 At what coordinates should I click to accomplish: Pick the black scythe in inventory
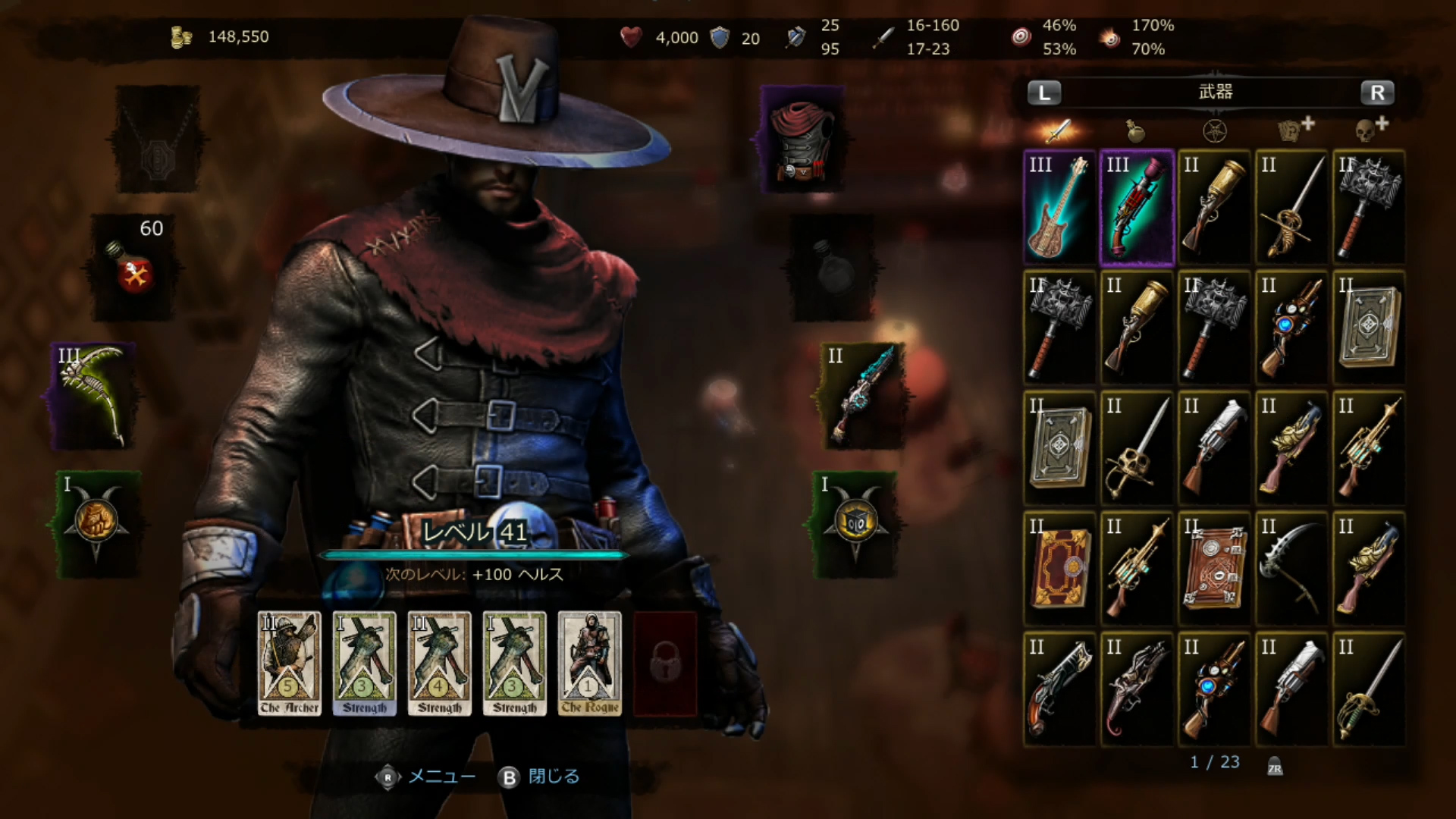coord(1291,569)
